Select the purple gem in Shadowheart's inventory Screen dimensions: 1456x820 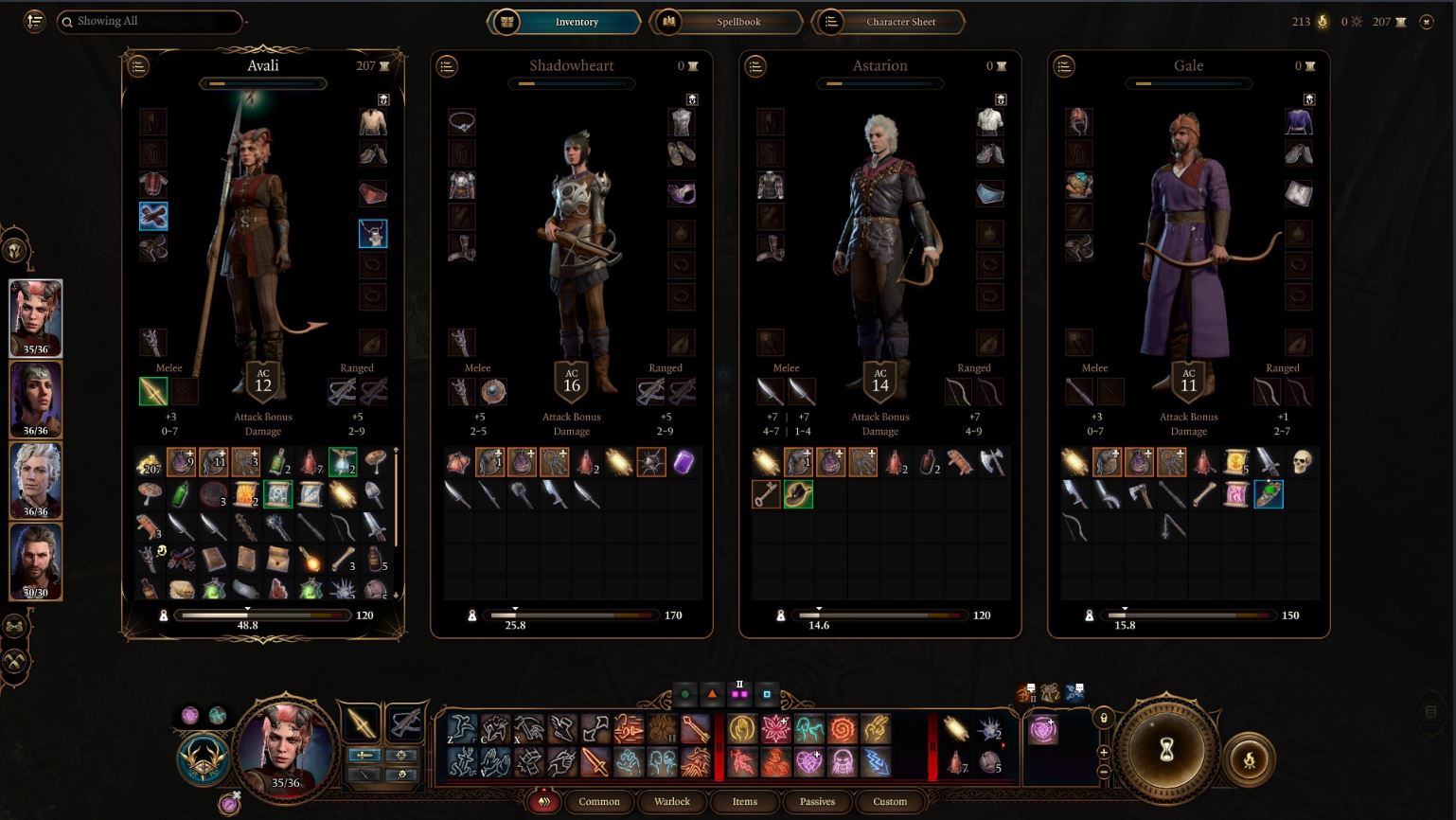(x=684, y=462)
